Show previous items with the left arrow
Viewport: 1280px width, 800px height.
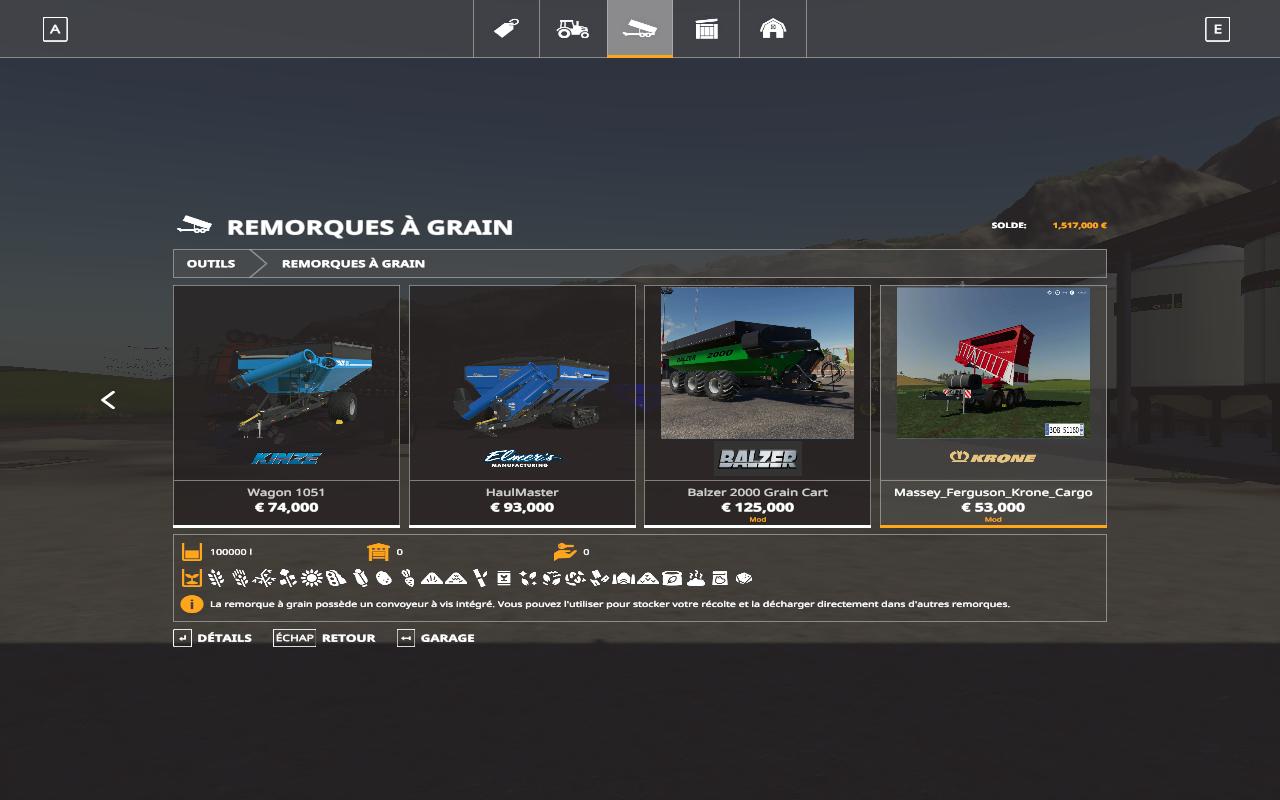(x=108, y=400)
